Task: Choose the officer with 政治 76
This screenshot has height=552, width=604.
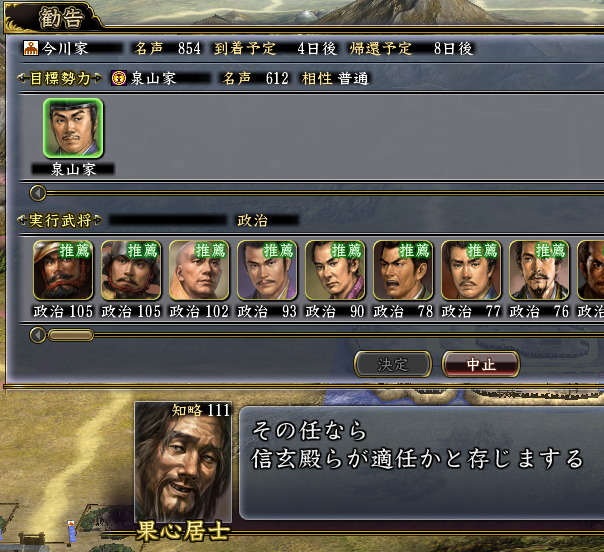Action: point(539,270)
